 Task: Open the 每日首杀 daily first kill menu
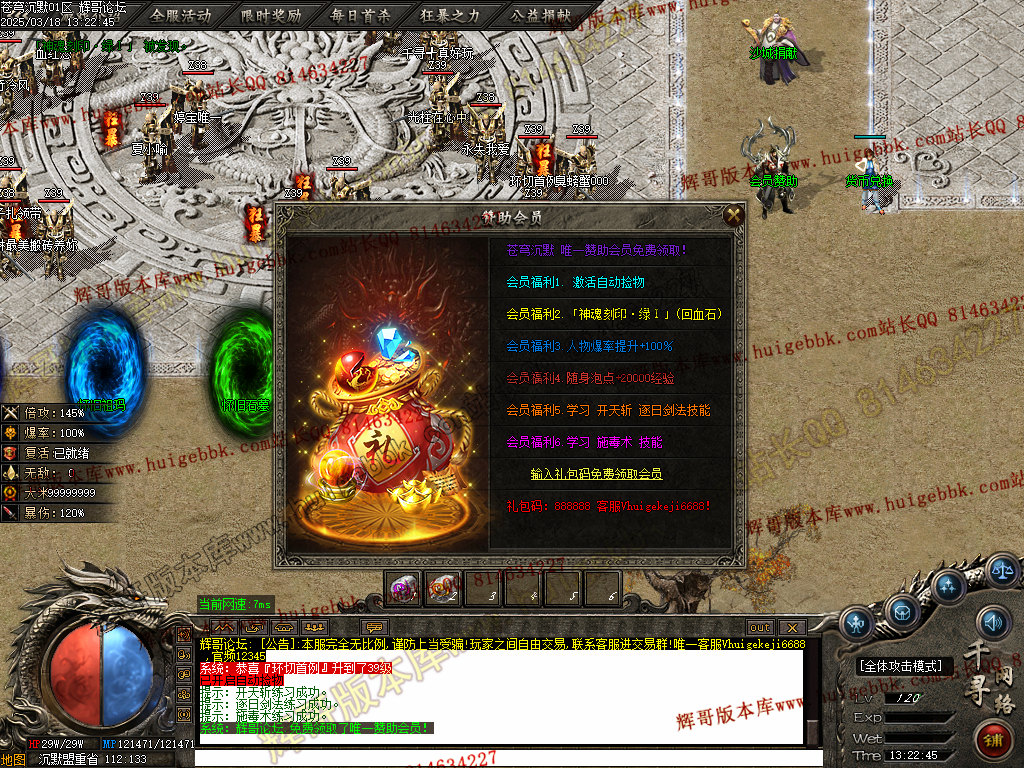(360, 15)
